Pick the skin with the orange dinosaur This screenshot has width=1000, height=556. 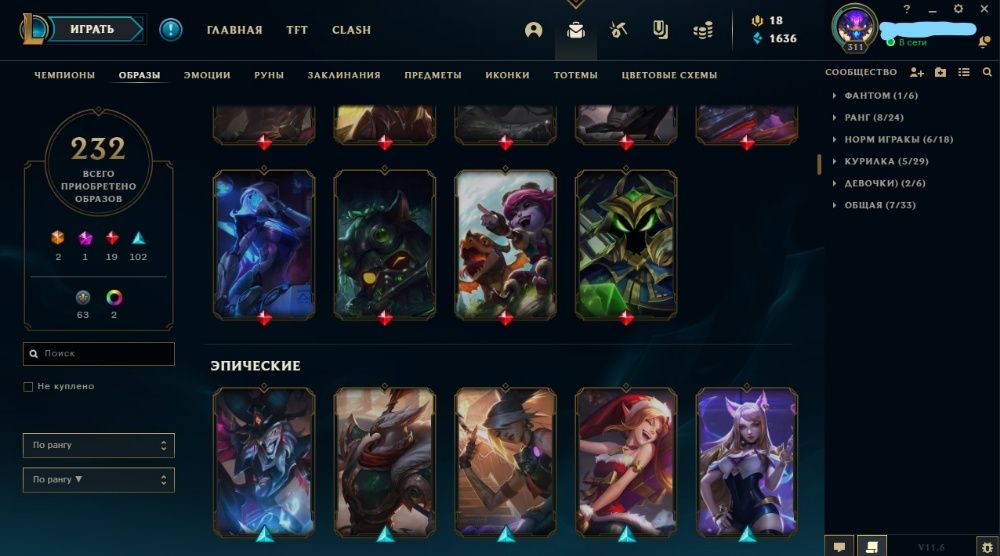click(505, 244)
